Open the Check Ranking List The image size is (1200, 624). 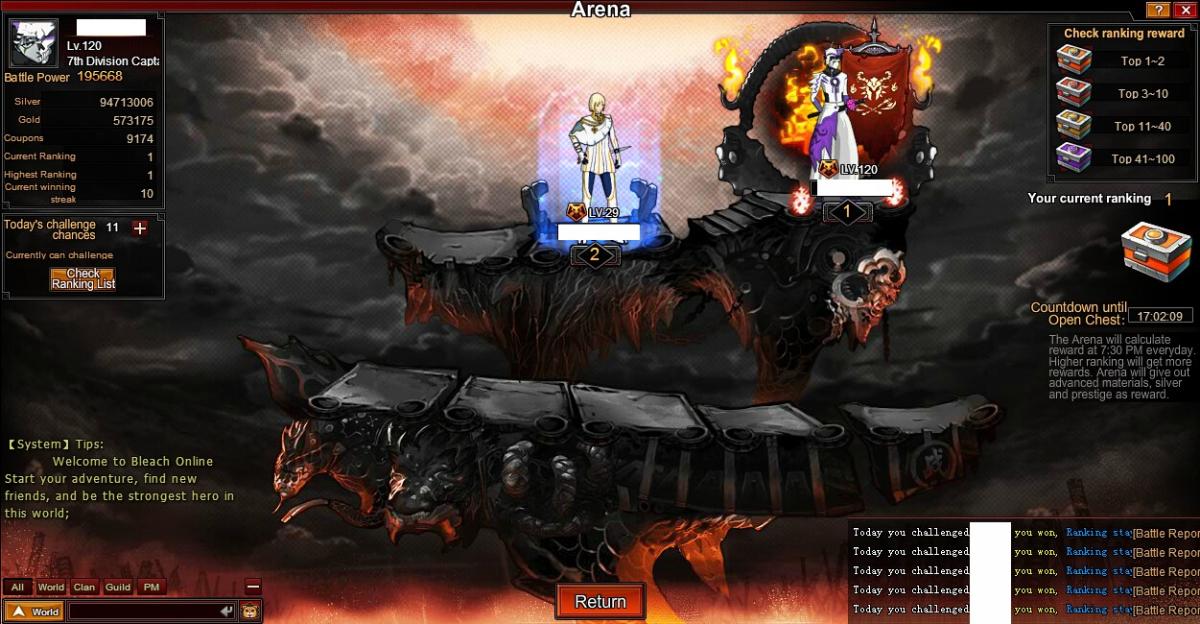pos(83,279)
